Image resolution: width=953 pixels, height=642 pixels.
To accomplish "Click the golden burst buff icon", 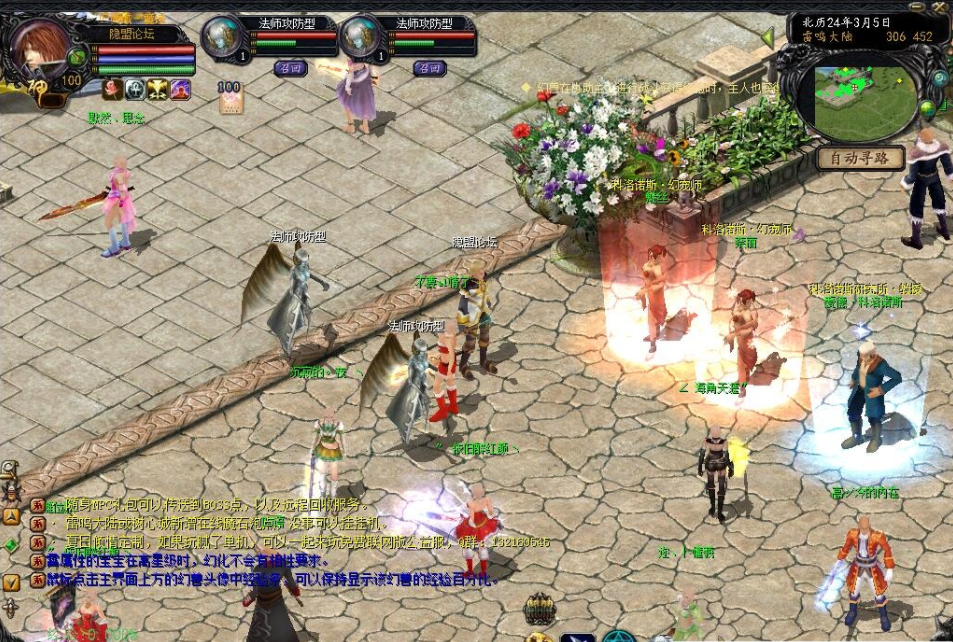I will [x=158, y=89].
